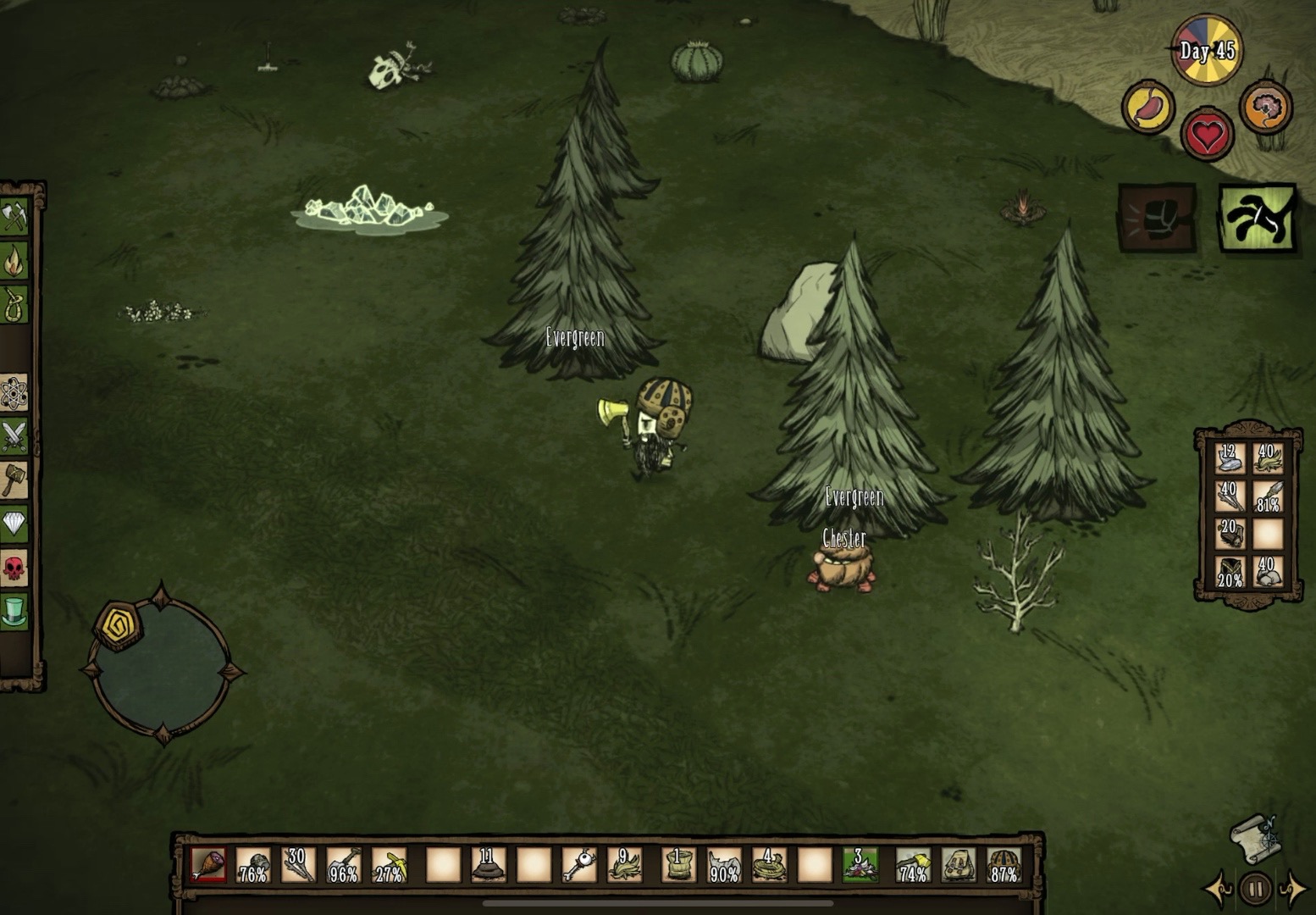Select the equipped golden axe at 74%

913,865
